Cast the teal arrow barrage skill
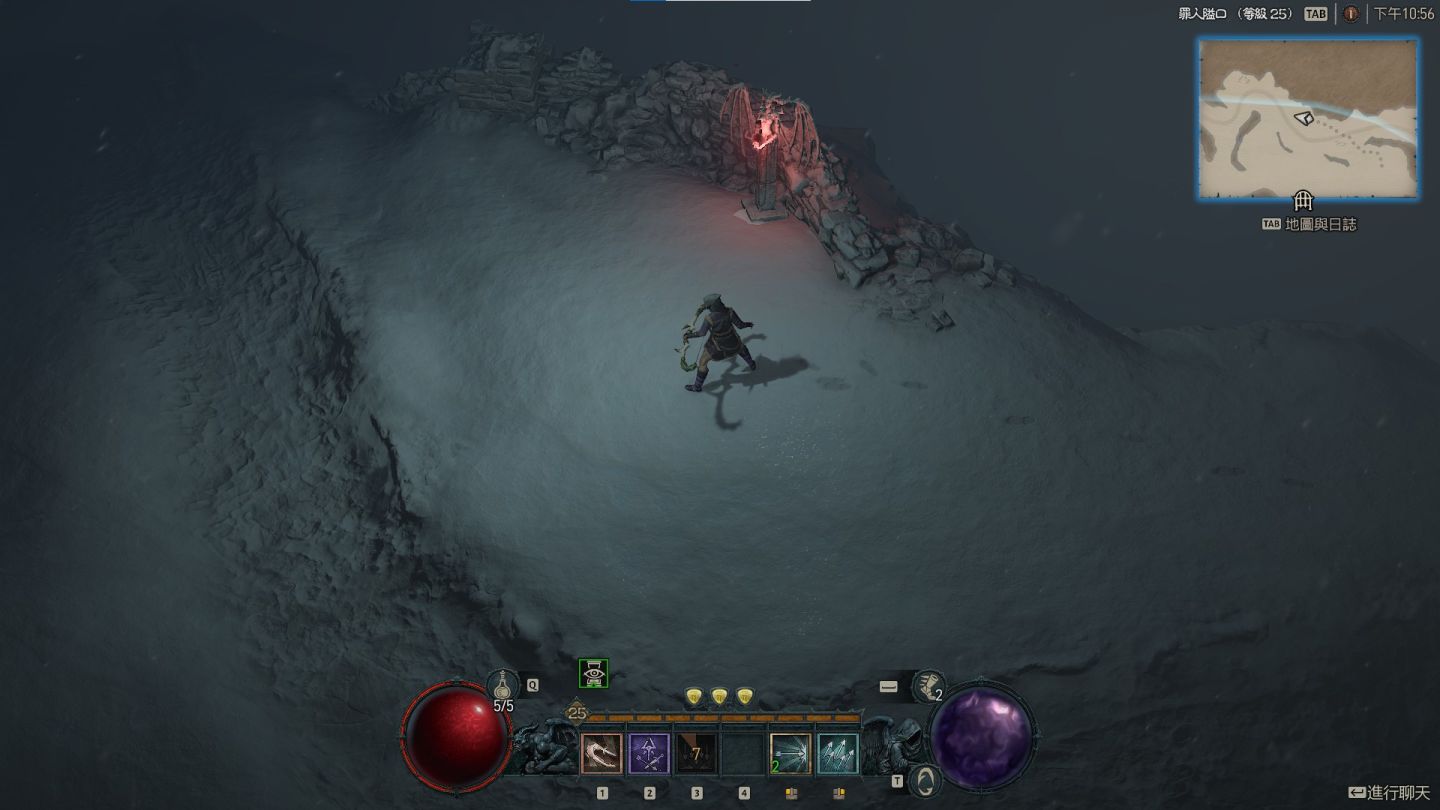 (837, 753)
